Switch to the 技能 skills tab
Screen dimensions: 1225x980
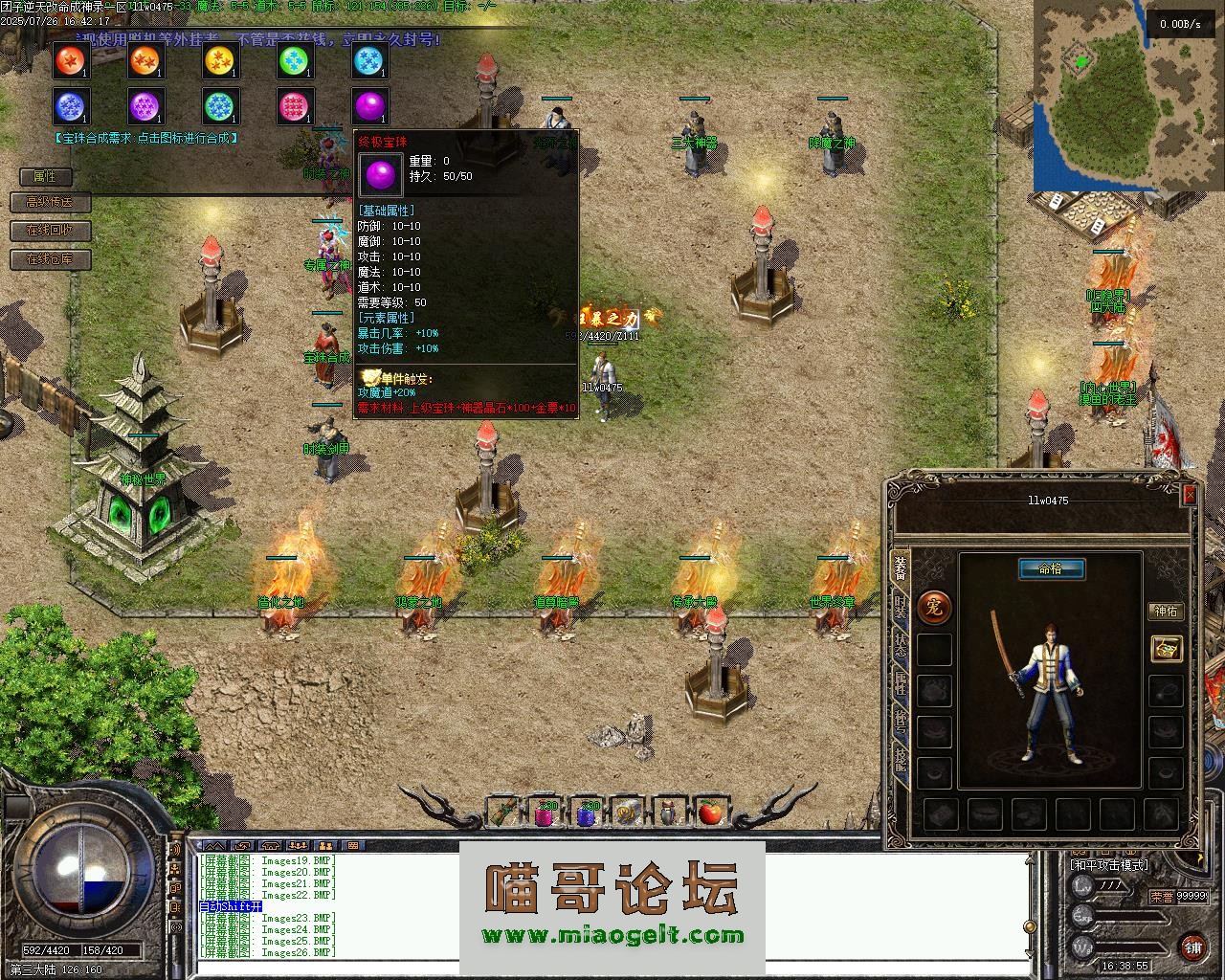901,758
